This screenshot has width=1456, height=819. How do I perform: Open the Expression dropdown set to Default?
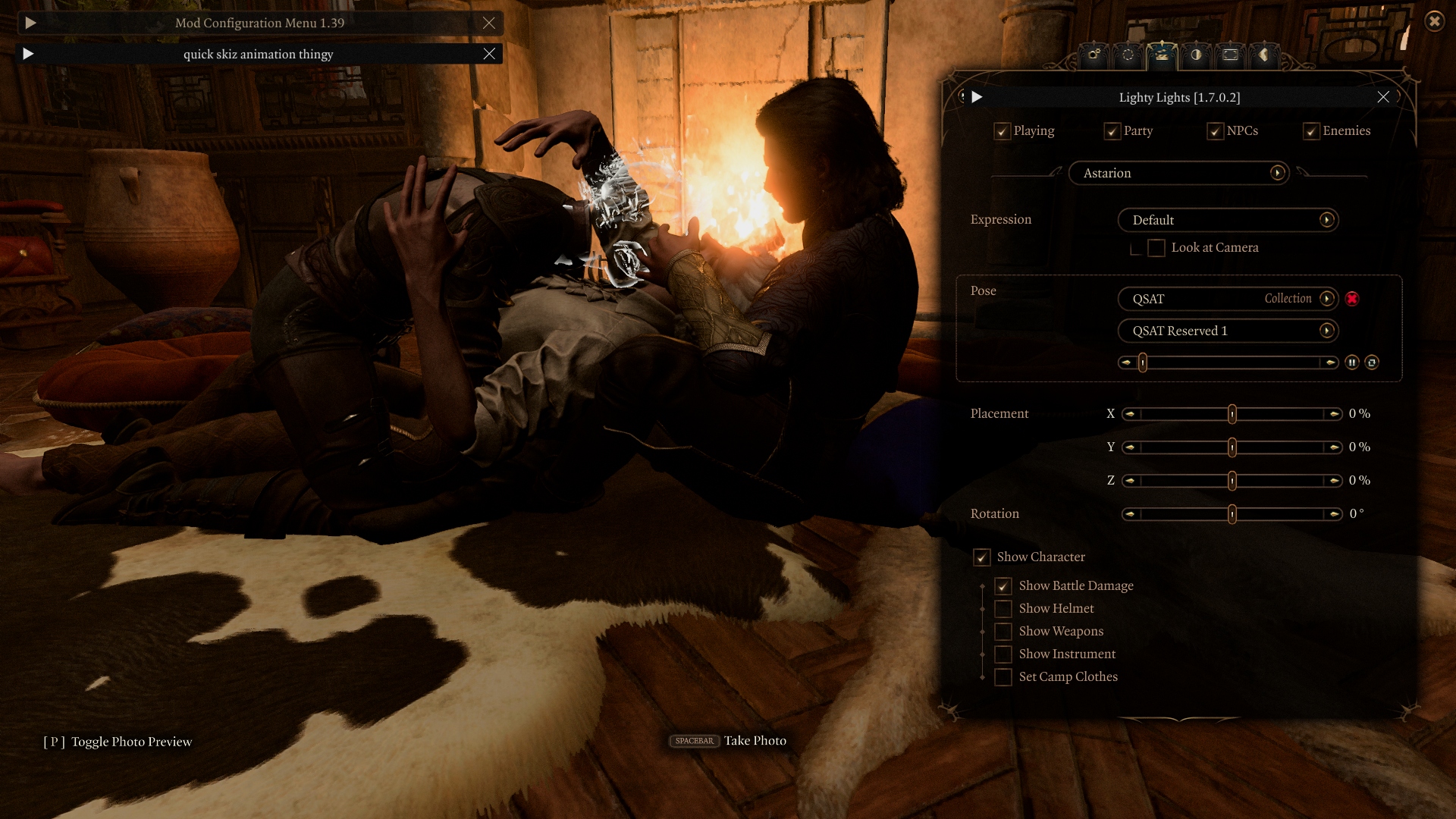[x=1326, y=220]
